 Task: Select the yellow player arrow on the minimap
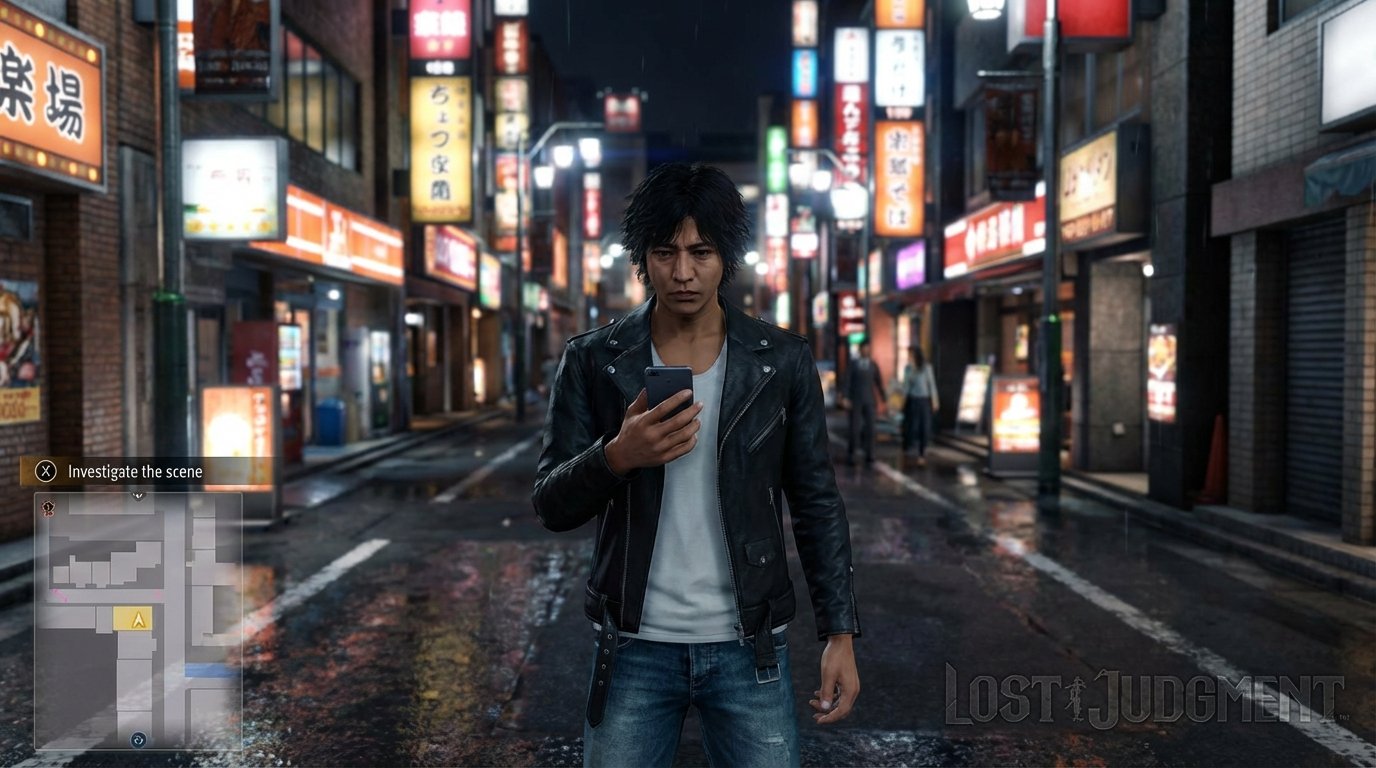137,619
